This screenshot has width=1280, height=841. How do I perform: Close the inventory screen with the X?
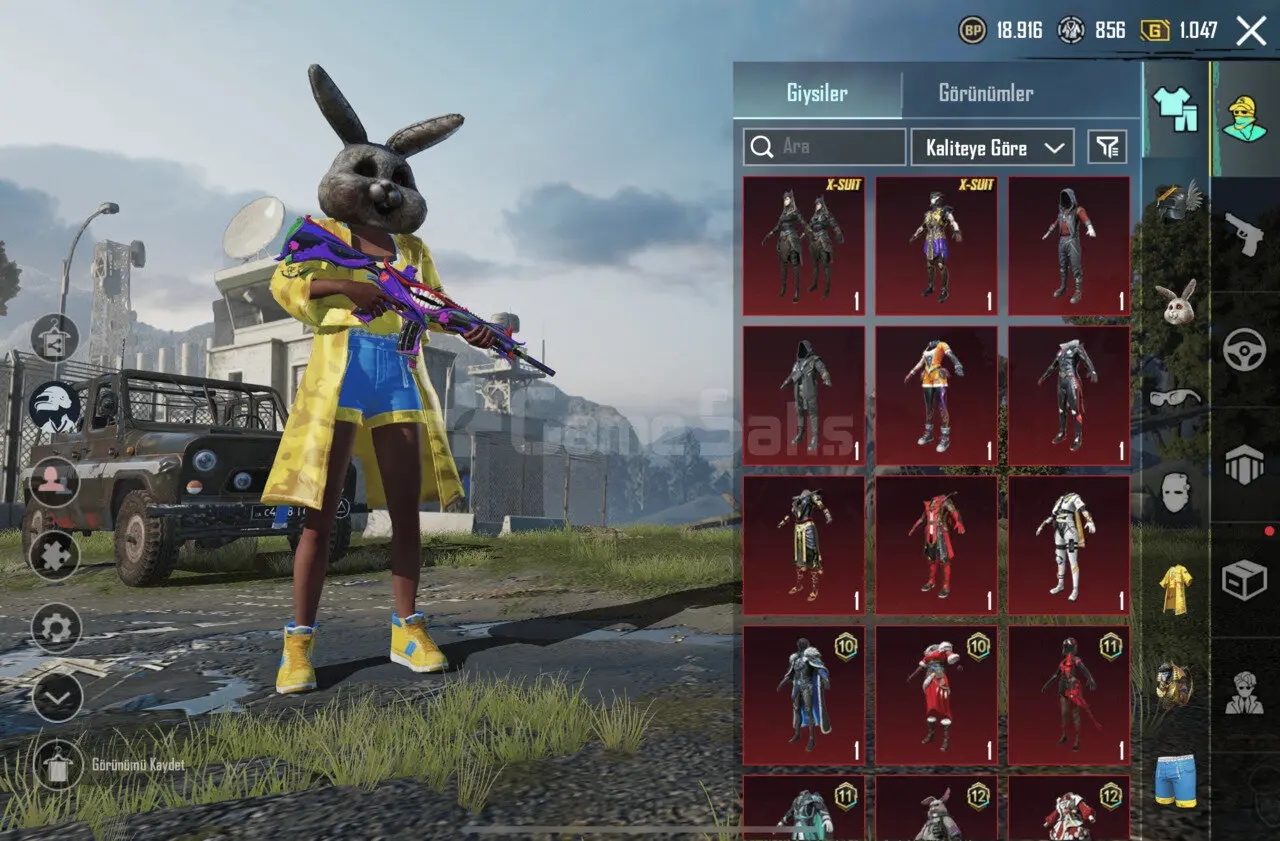(x=1251, y=31)
